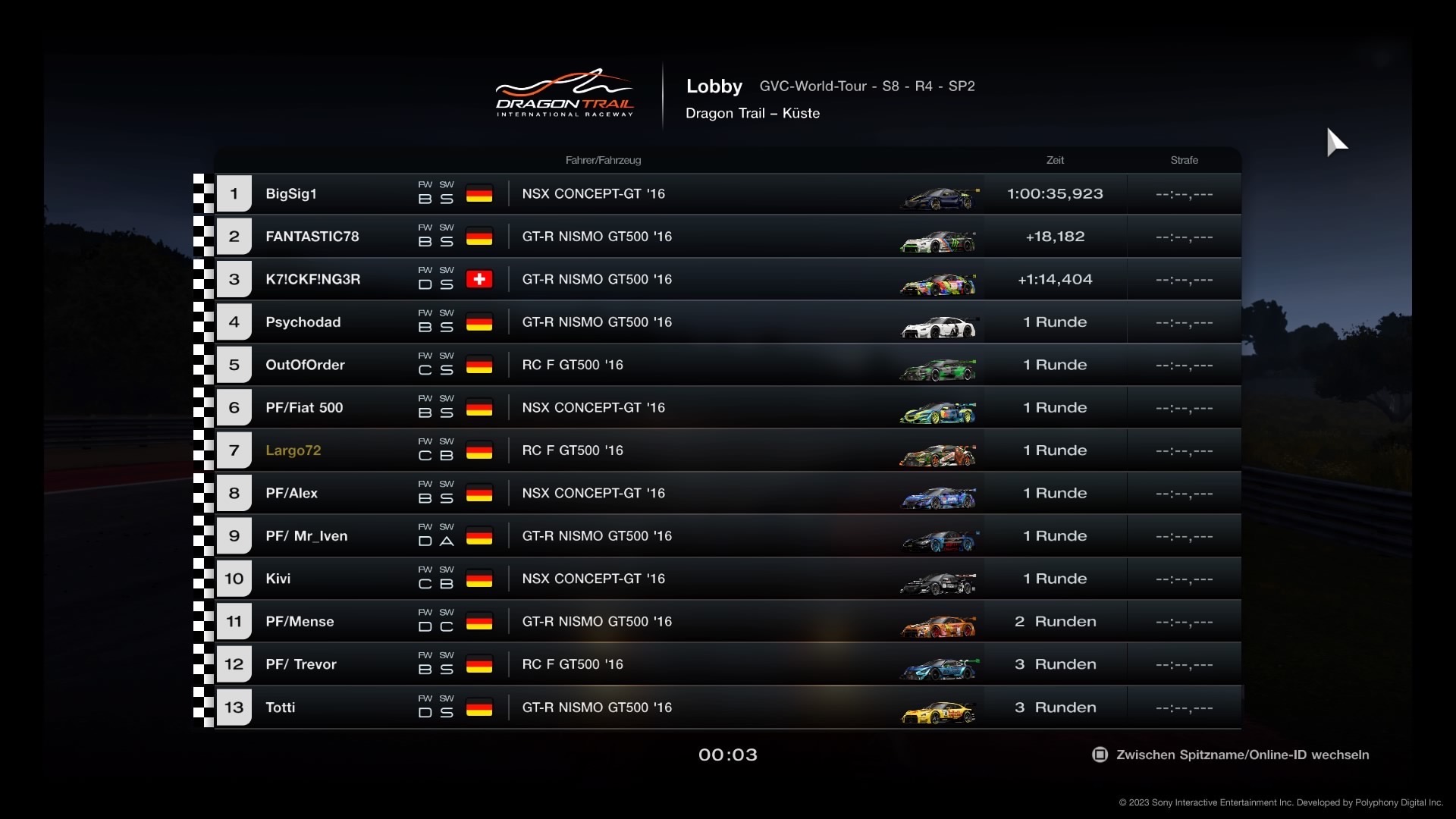
Task: Select Totti's last place row
Action: tap(728, 708)
